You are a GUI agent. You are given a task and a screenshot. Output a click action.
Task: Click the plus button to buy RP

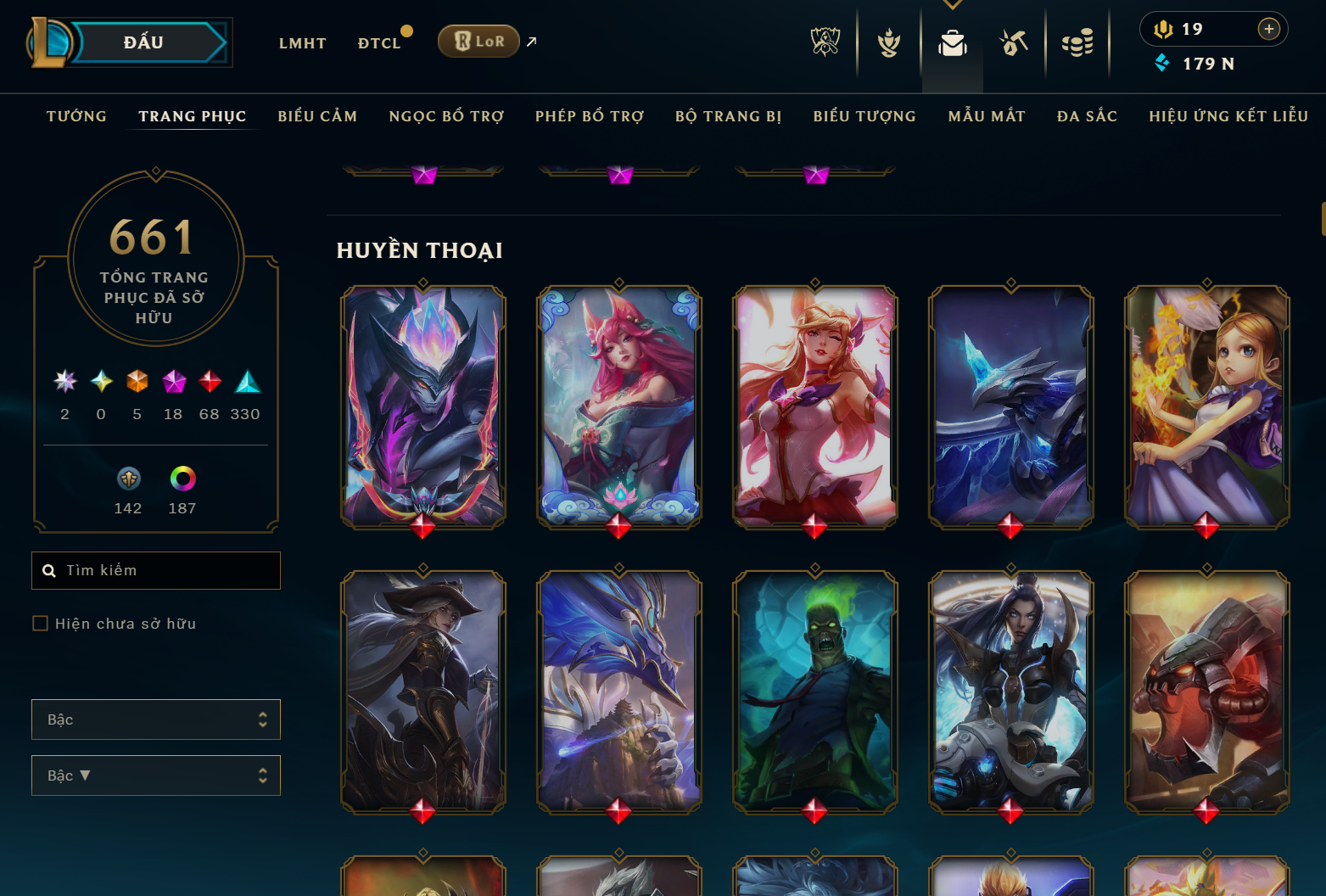tap(1269, 29)
